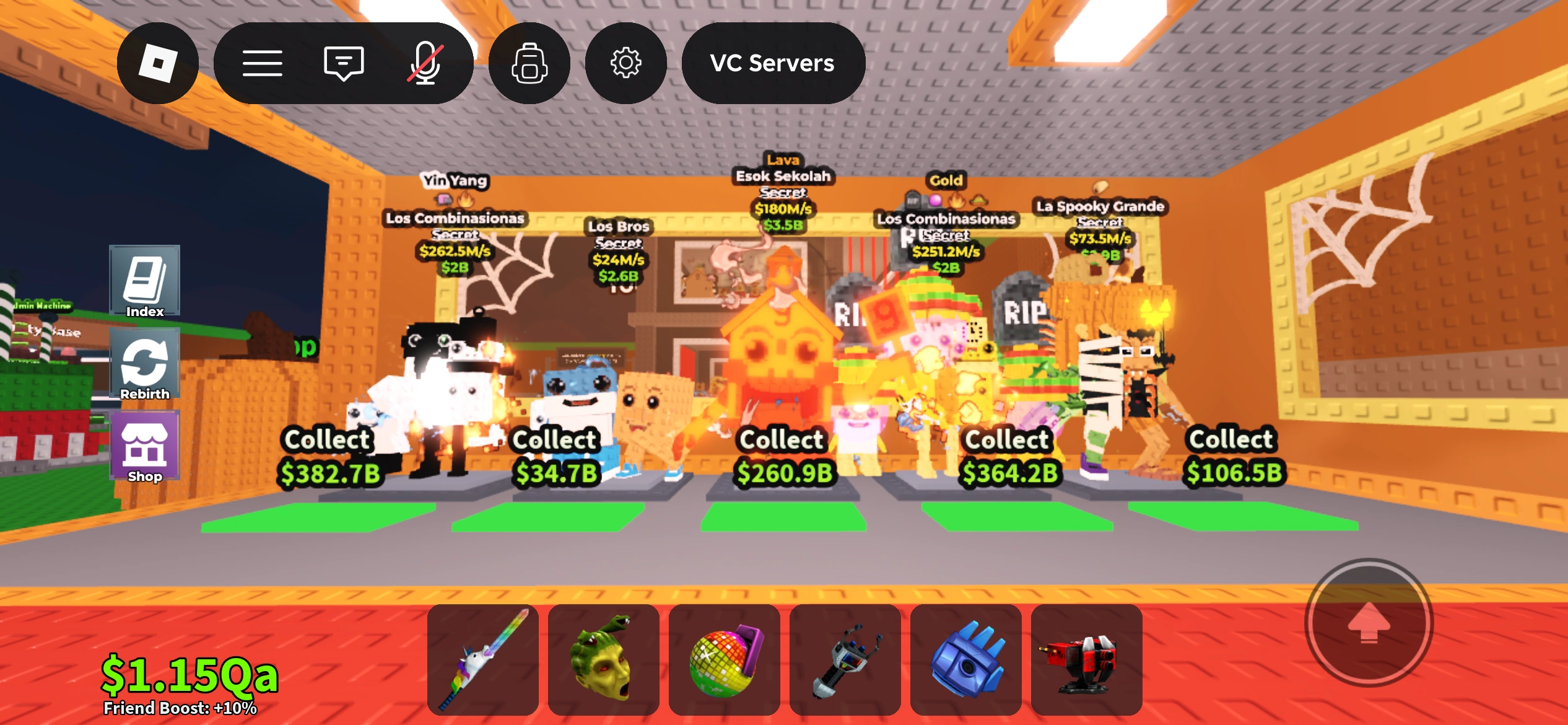Open the chat bubble icon

343,63
